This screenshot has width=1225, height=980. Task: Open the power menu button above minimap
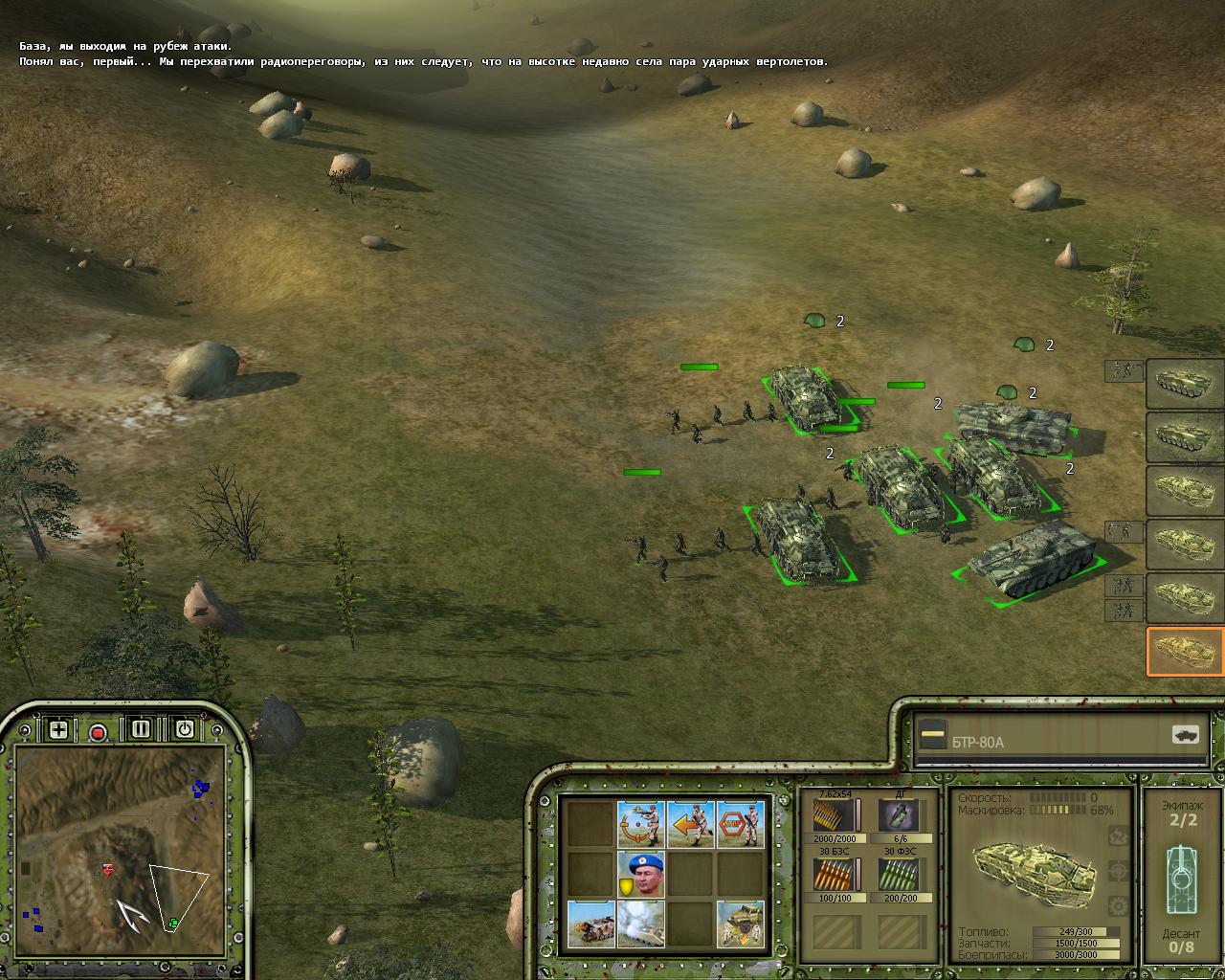185,729
